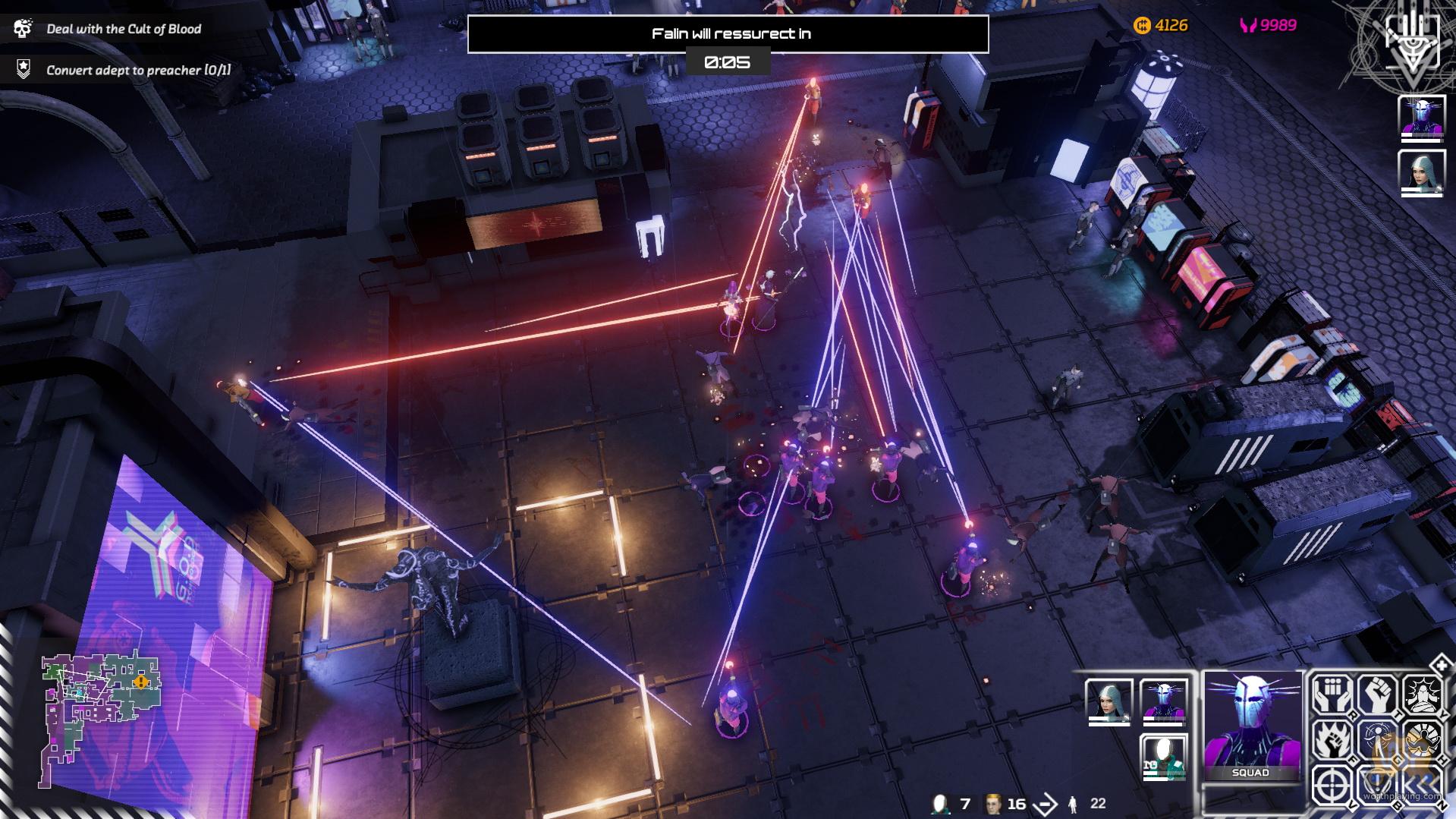Activate the hands-holding-followers ability
This screenshot has height=819, width=1456.
coord(1331,694)
